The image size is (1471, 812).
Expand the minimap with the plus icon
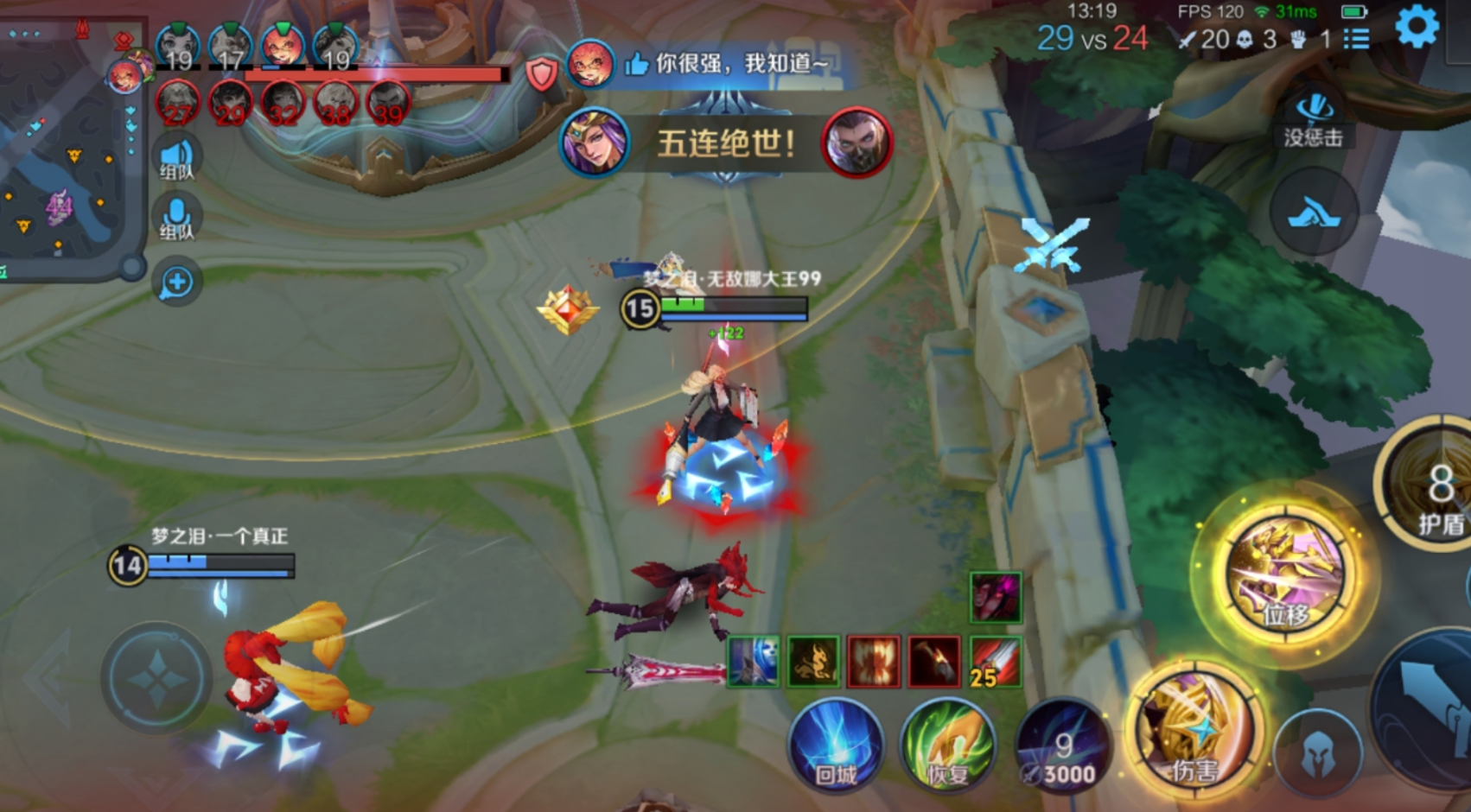point(177,281)
